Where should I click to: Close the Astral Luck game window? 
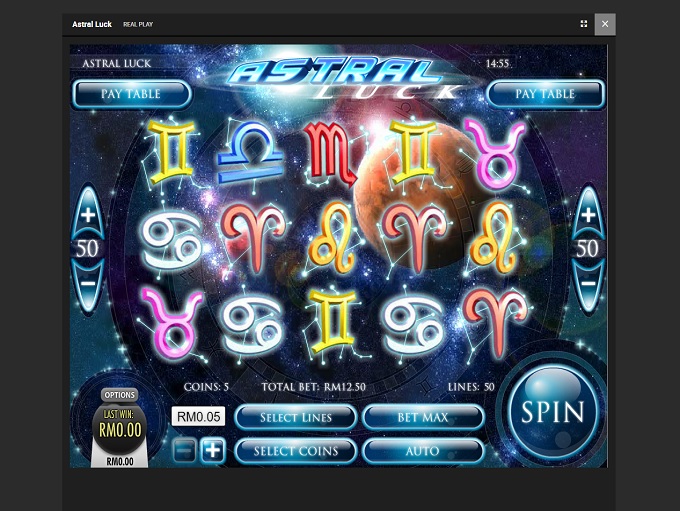604,24
